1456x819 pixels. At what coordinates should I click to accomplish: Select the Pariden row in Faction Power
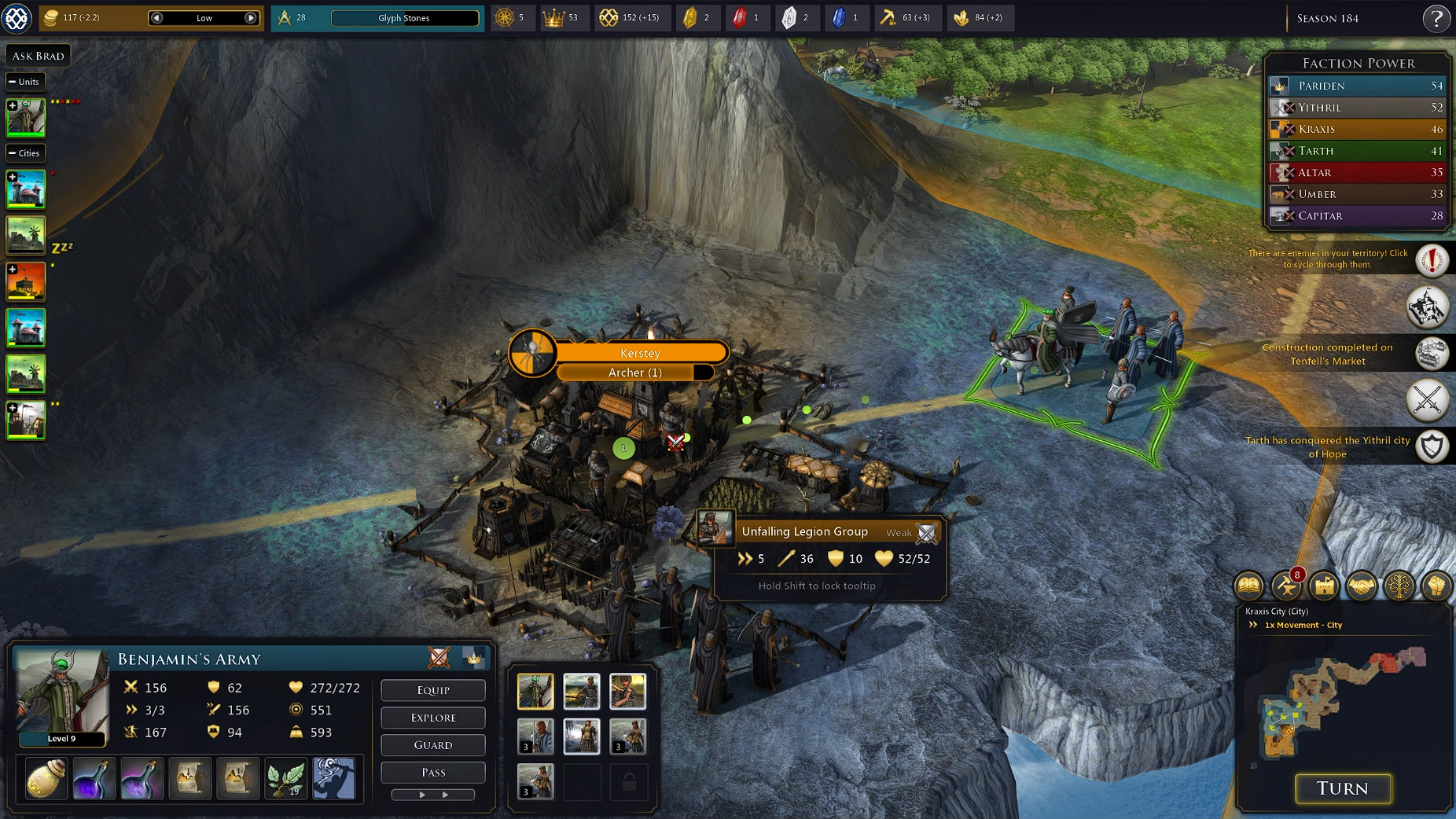[x=1358, y=86]
